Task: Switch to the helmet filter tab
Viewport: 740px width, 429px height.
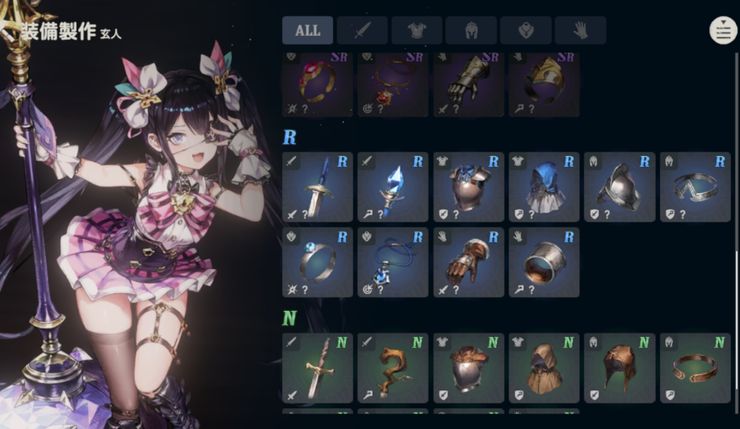Action: (x=471, y=30)
